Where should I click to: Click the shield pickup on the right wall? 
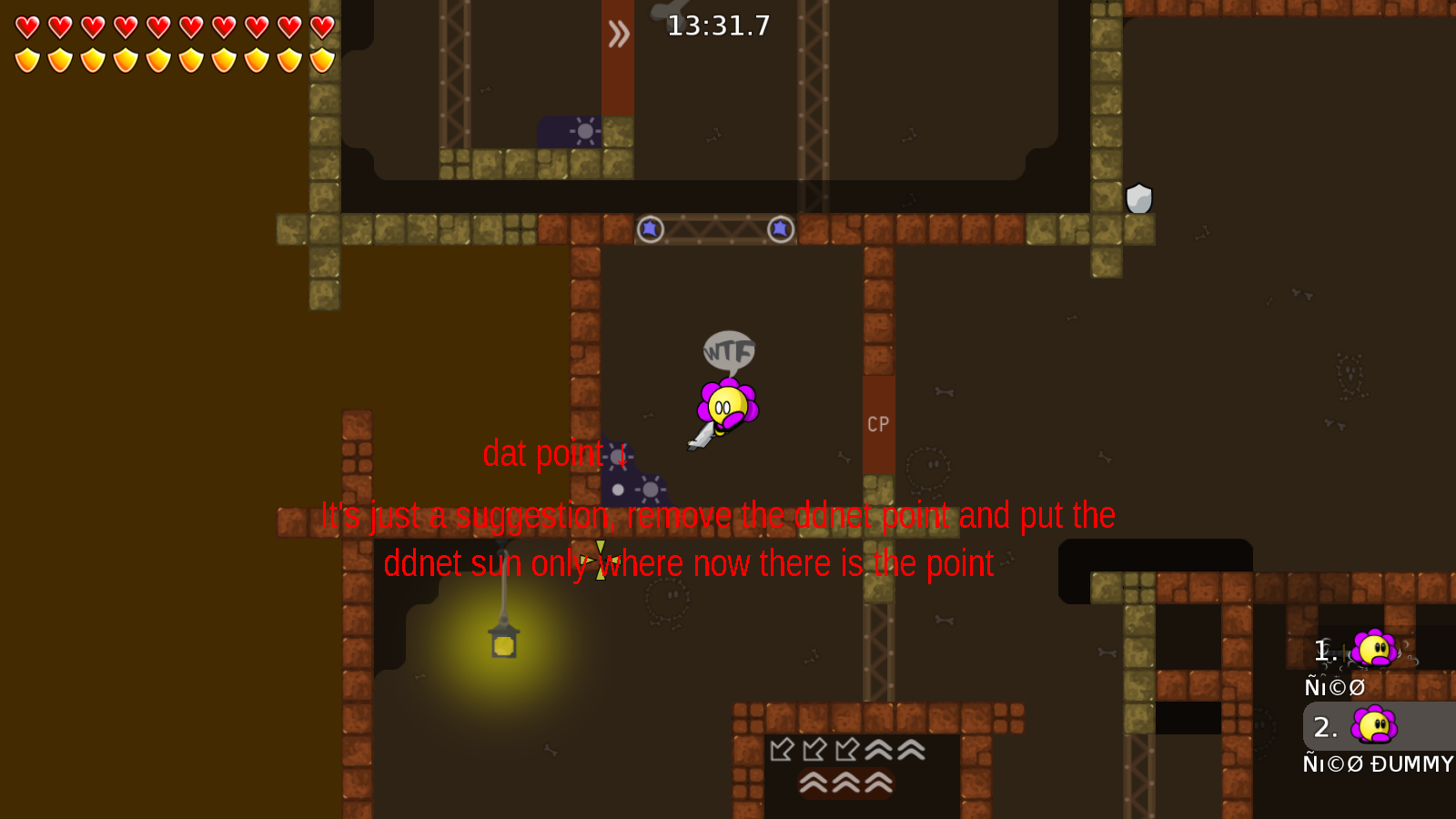[x=1141, y=197]
